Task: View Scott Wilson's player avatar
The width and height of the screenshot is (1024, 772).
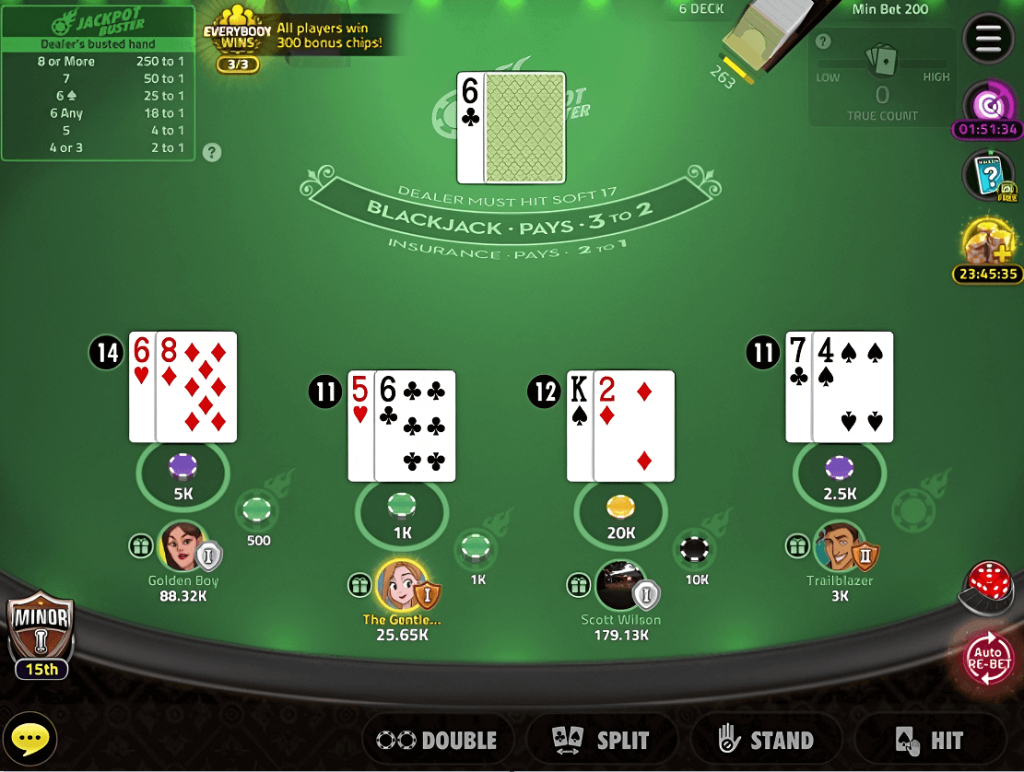Action: [620, 584]
